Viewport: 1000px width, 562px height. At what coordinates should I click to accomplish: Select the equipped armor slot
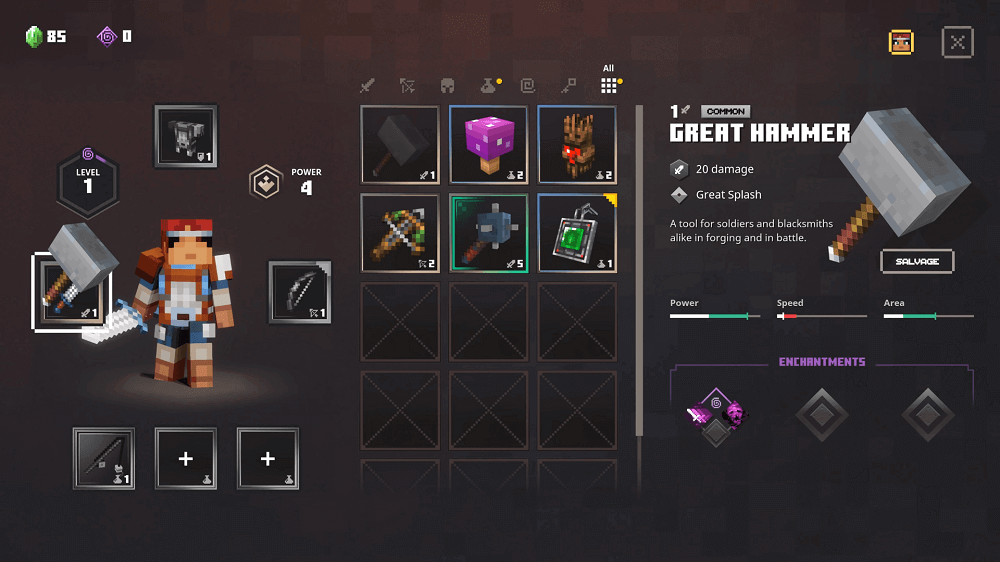tap(186, 136)
